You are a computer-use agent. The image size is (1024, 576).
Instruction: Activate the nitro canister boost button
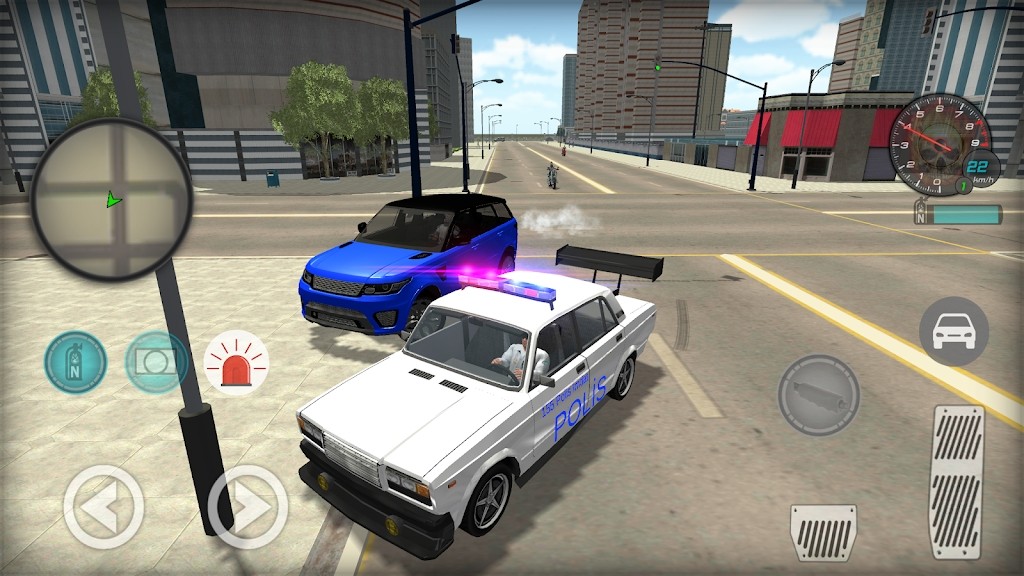(75, 362)
